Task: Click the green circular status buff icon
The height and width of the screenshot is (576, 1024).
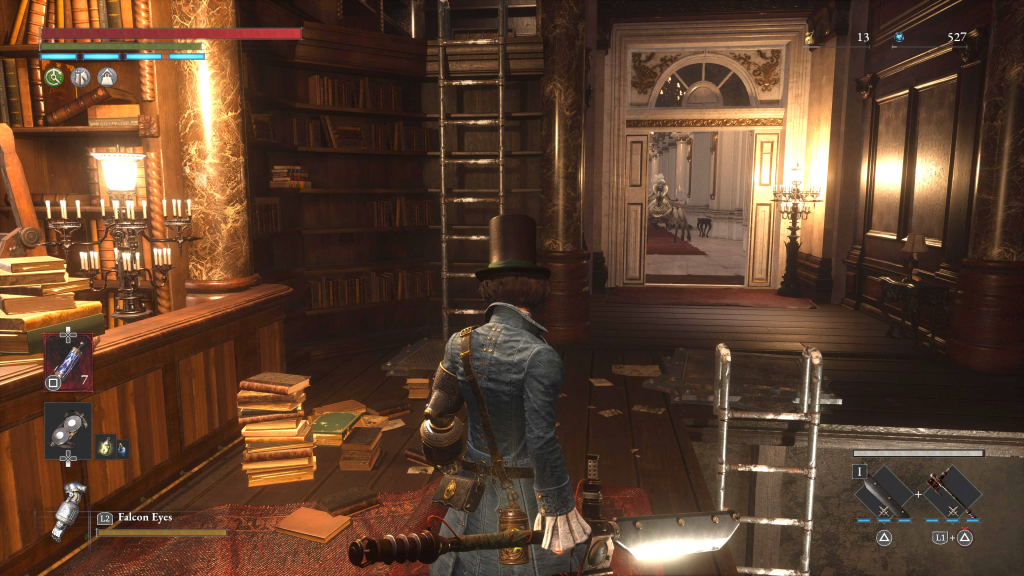Action: pos(54,77)
